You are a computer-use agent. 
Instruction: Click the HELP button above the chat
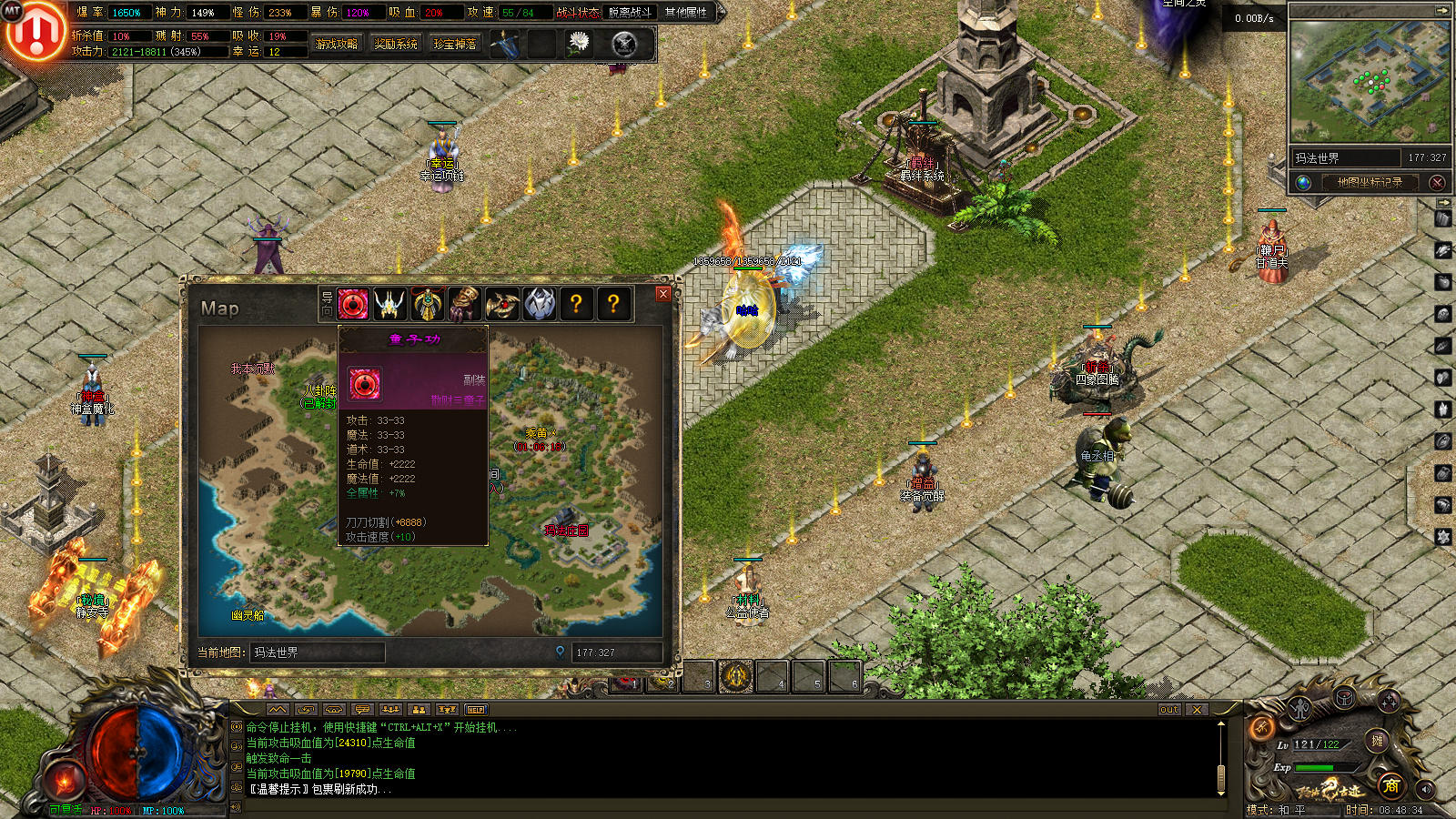coord(476,710)
